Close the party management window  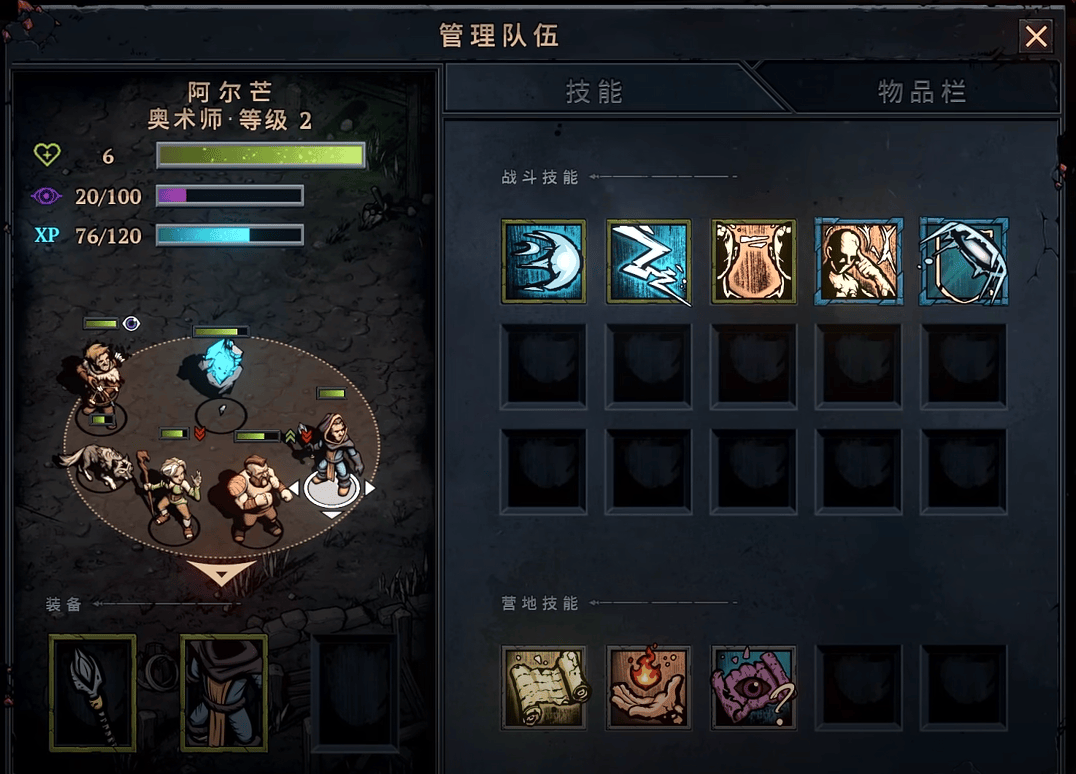(x=1037, y=37)
